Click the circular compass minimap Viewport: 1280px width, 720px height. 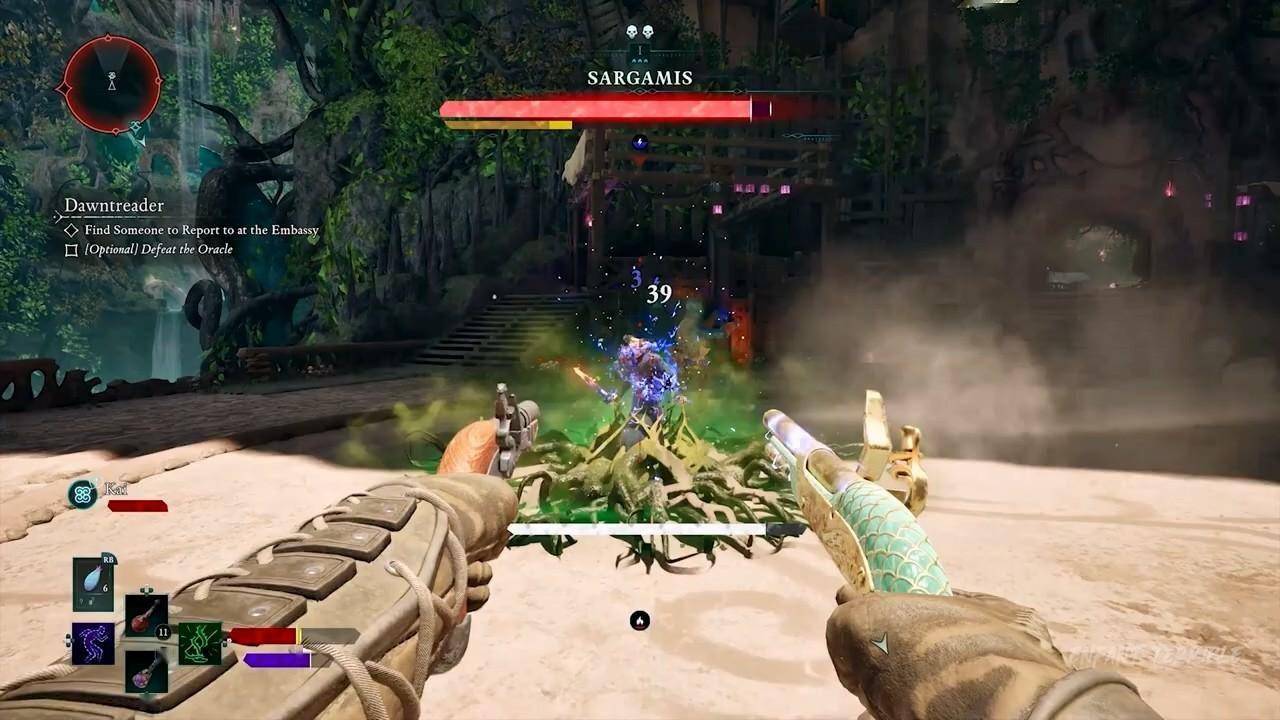pyautogui.click(x=112, y=85)
